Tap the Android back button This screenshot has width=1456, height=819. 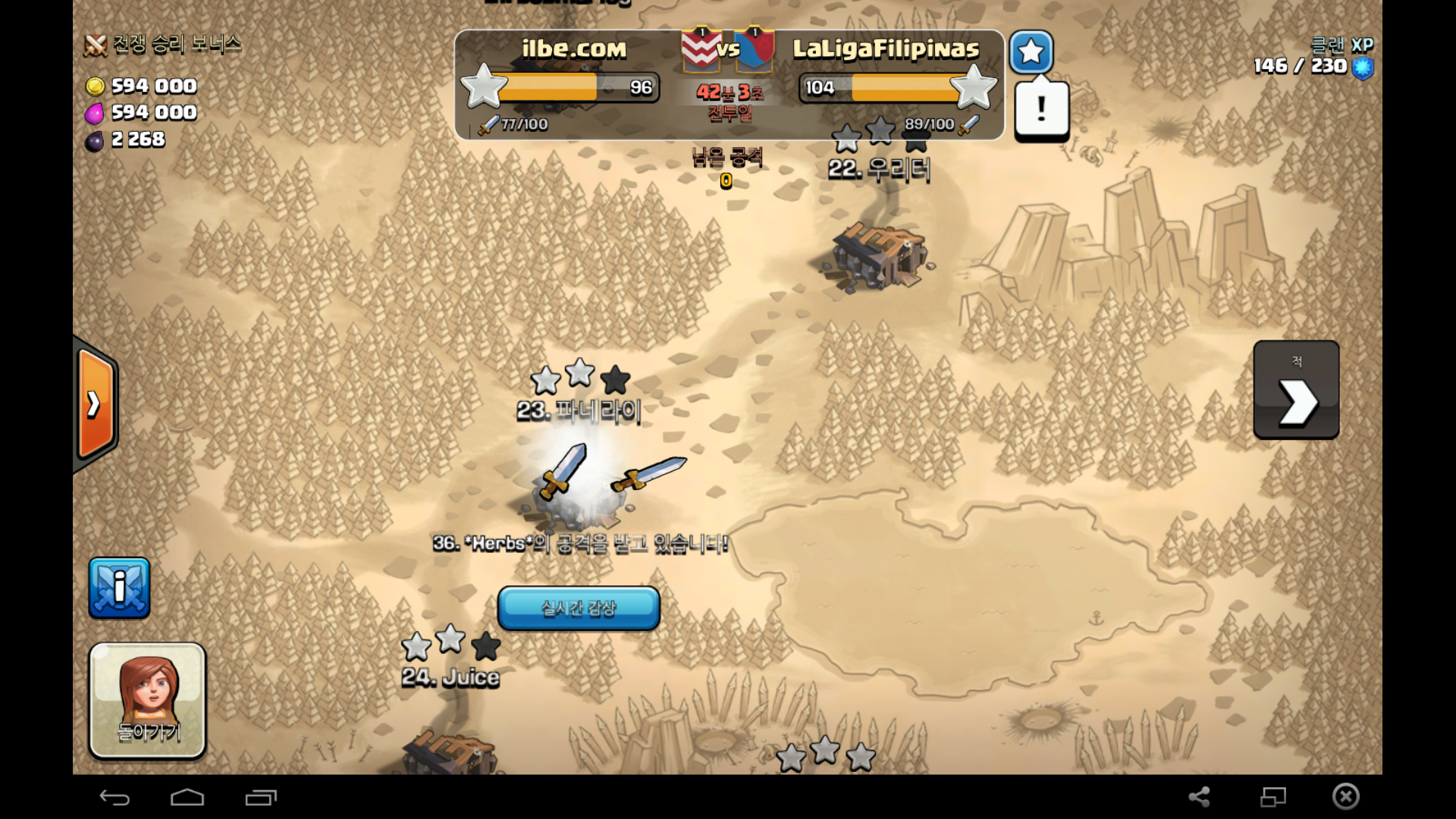coord(115,797)
